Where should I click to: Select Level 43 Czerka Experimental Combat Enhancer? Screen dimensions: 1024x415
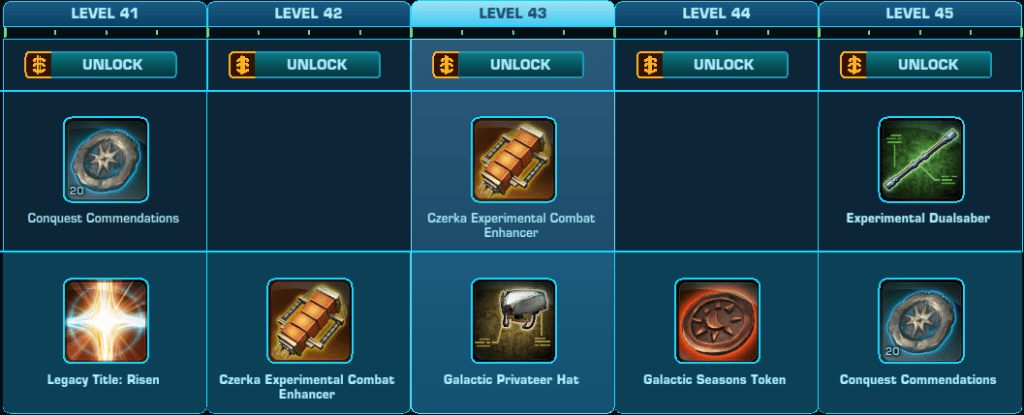pyautogui.click(x=514, y=160)
